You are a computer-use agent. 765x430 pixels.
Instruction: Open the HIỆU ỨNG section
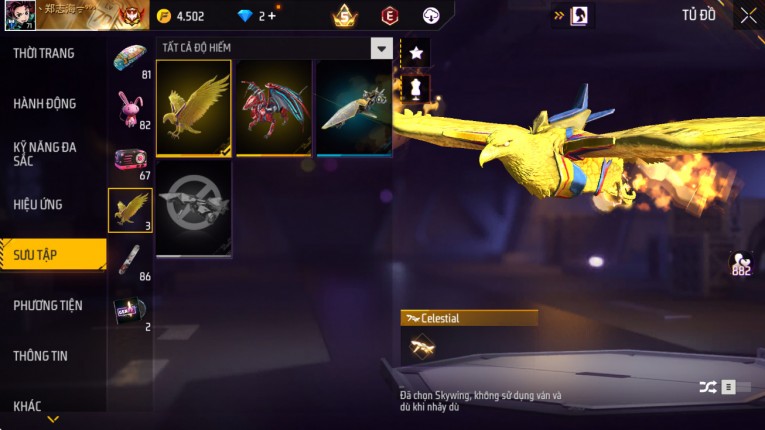38,204
